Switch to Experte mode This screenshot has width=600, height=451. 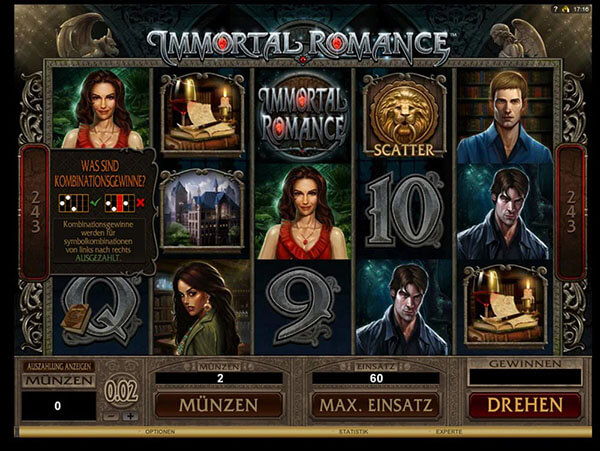[448, 432]
